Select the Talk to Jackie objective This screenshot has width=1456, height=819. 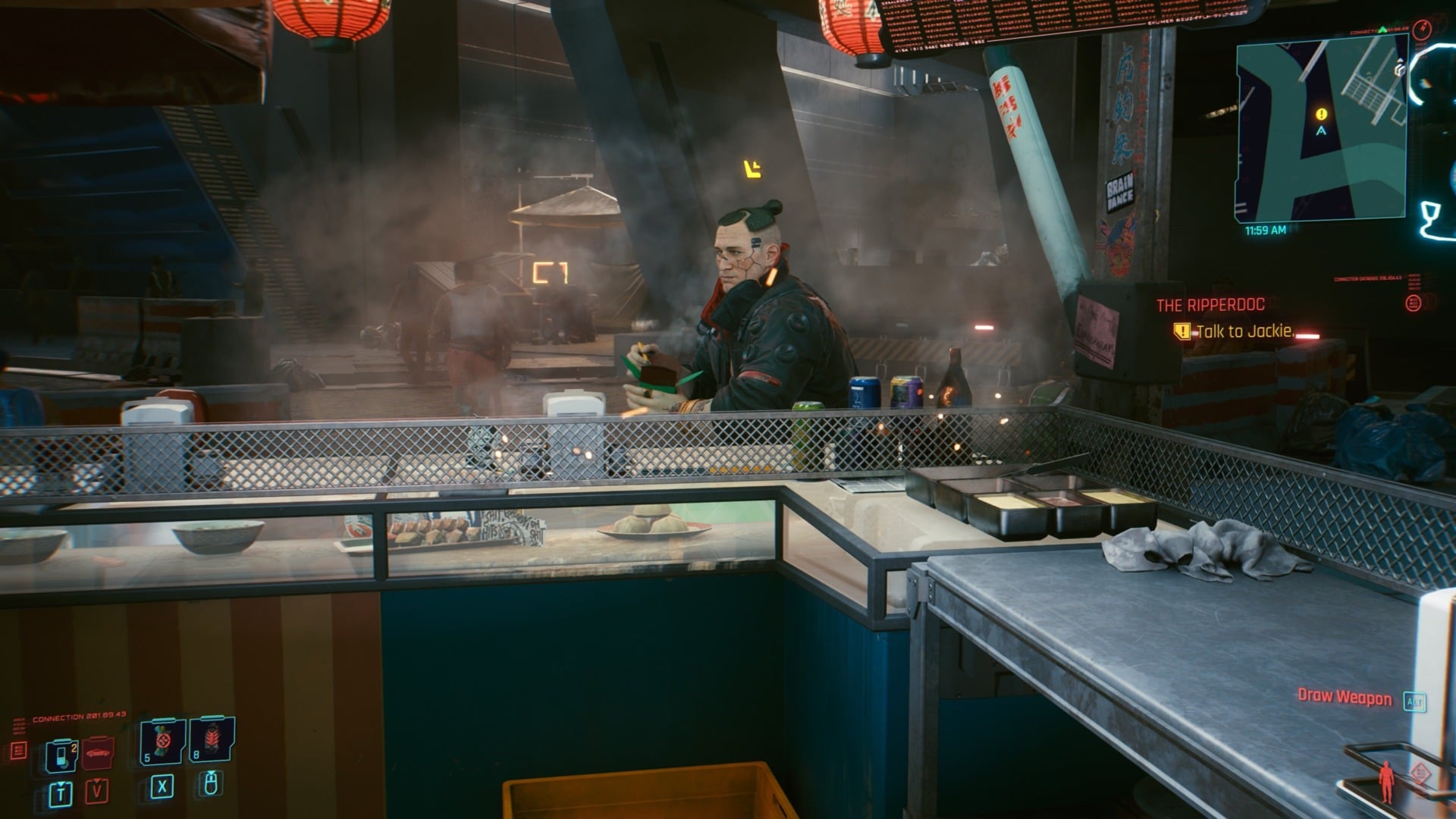pos(1244,331)
